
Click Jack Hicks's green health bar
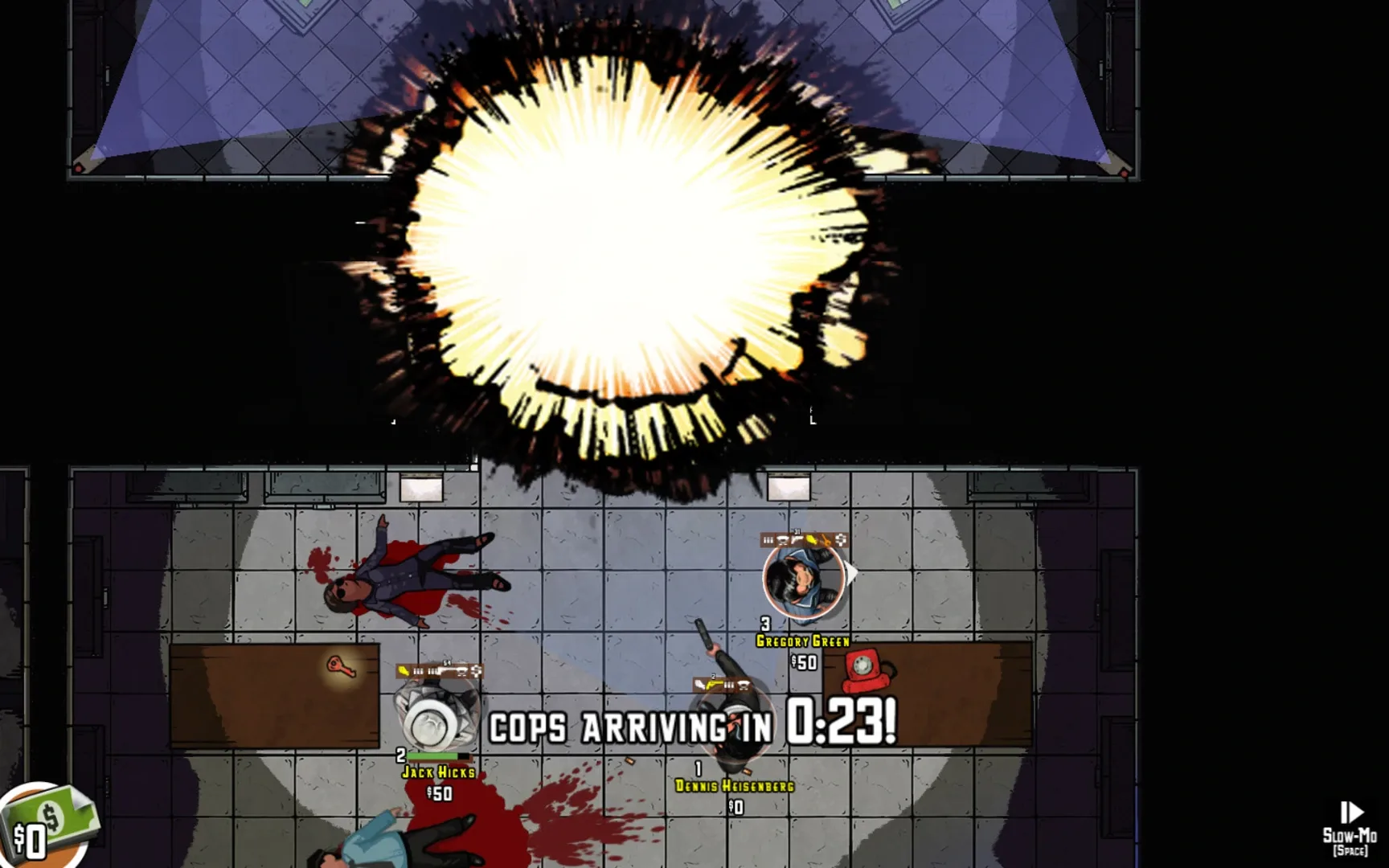point(432,755)
